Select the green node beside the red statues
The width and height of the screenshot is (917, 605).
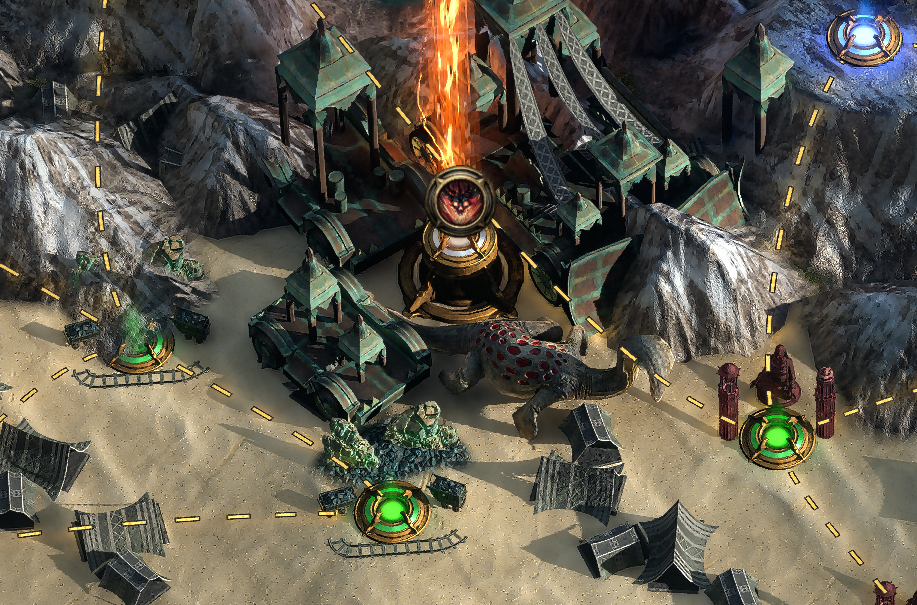pyautogui.click(x=776, y=437)
